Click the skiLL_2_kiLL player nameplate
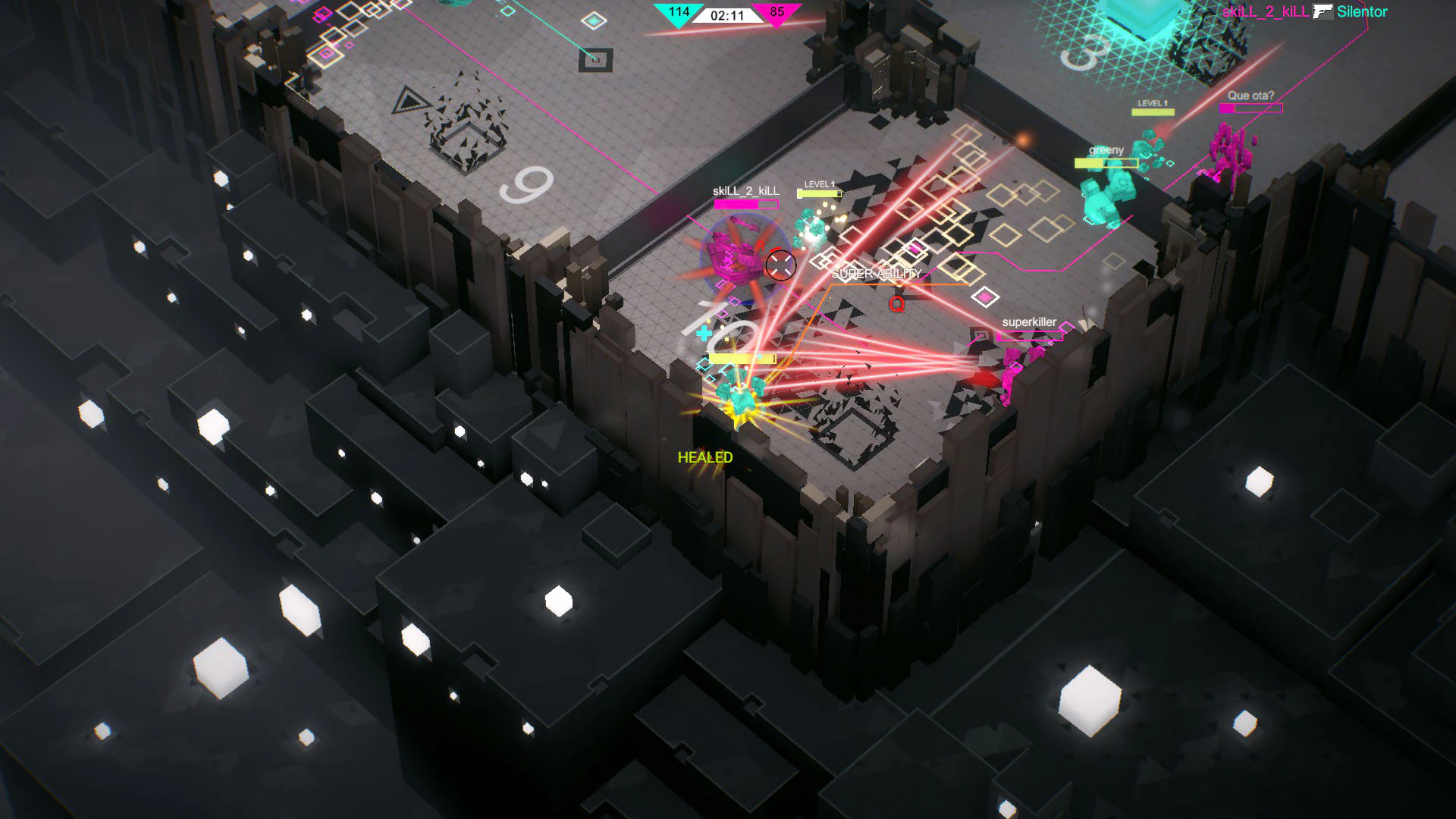This screenshot has height=819, width=1456. click(745, 191)
